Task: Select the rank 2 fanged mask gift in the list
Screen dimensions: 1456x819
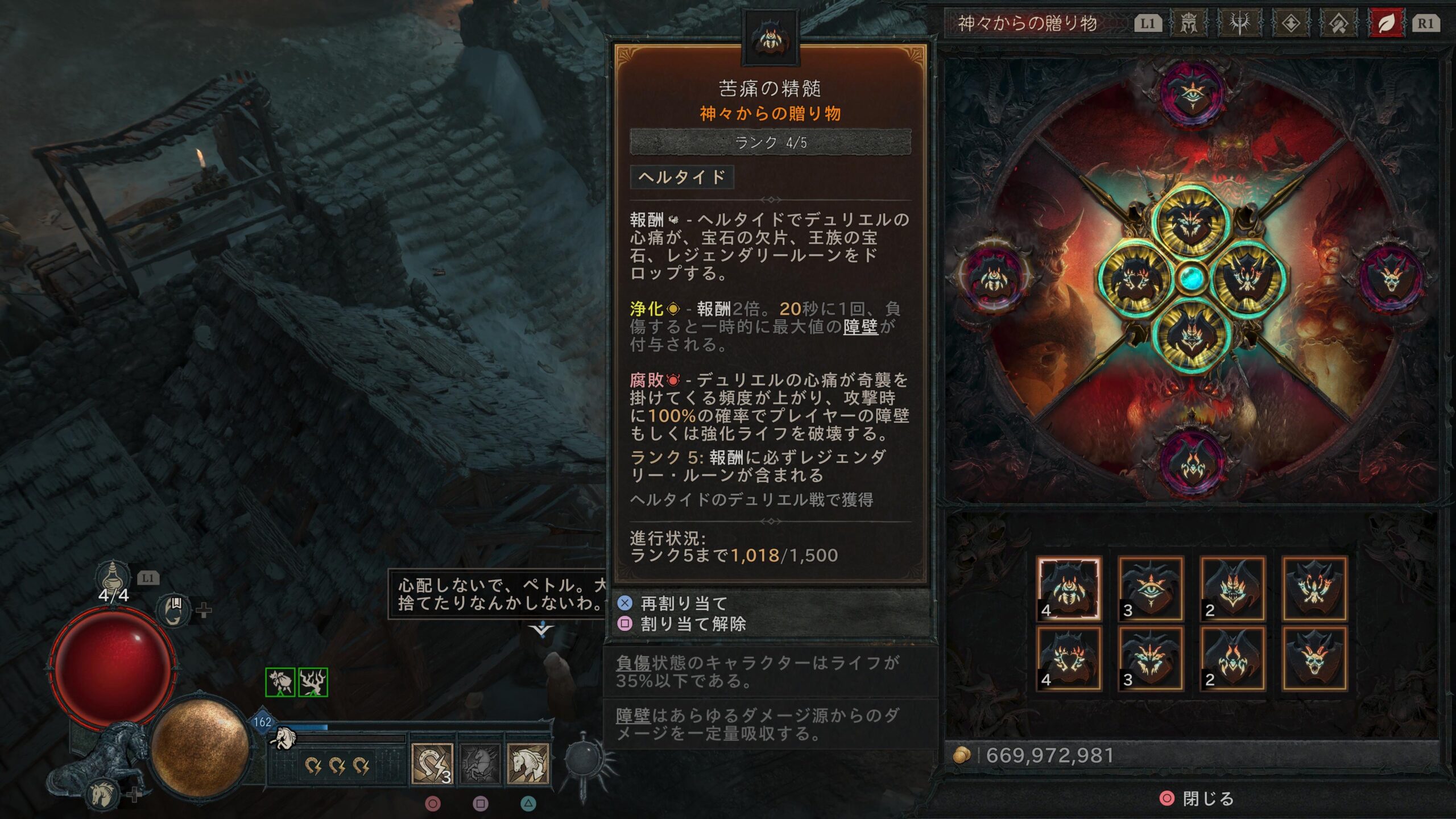Action: tap(1232, 588)
